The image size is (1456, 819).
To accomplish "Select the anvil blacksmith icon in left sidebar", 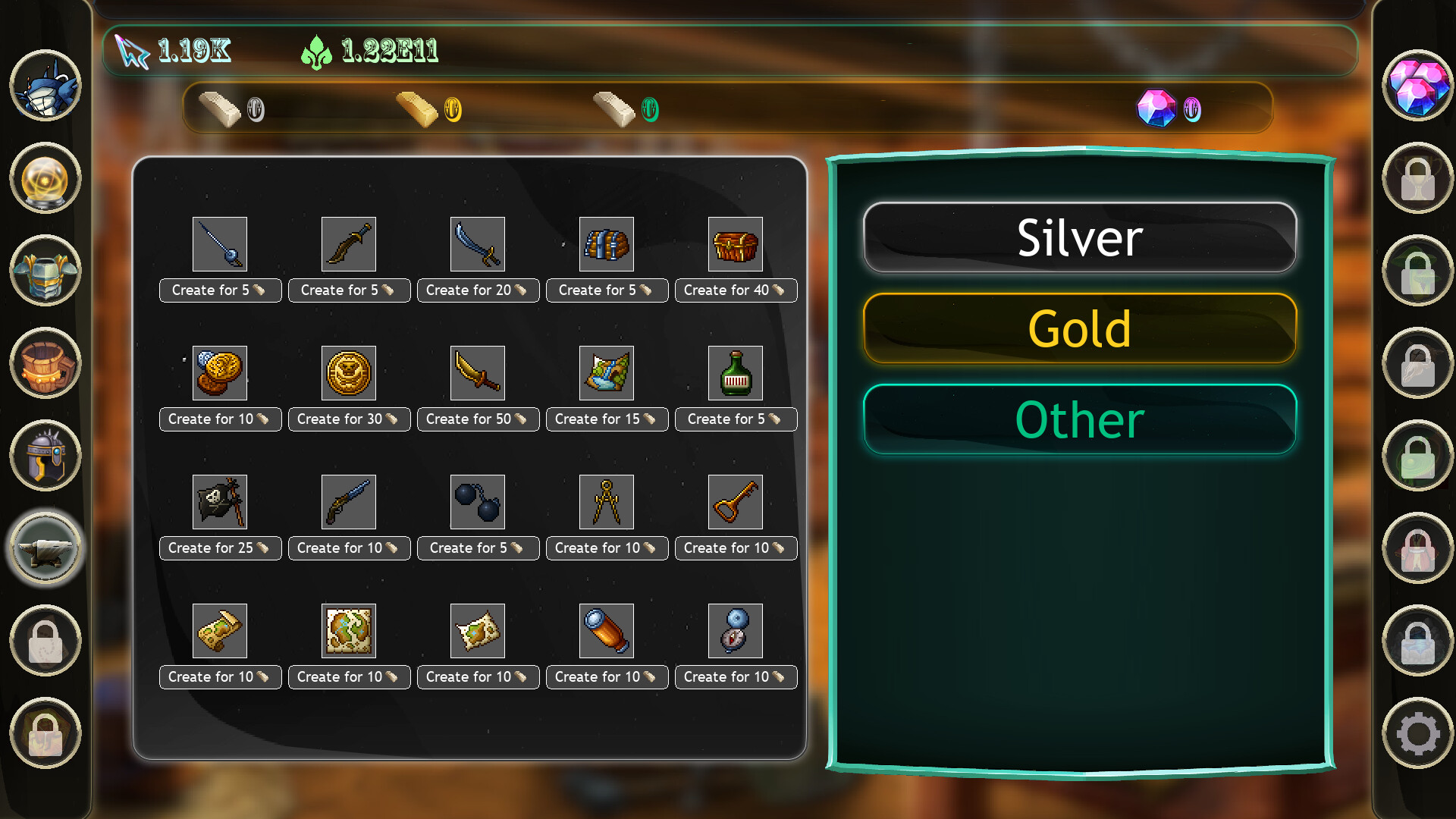I will coord(45,548).
